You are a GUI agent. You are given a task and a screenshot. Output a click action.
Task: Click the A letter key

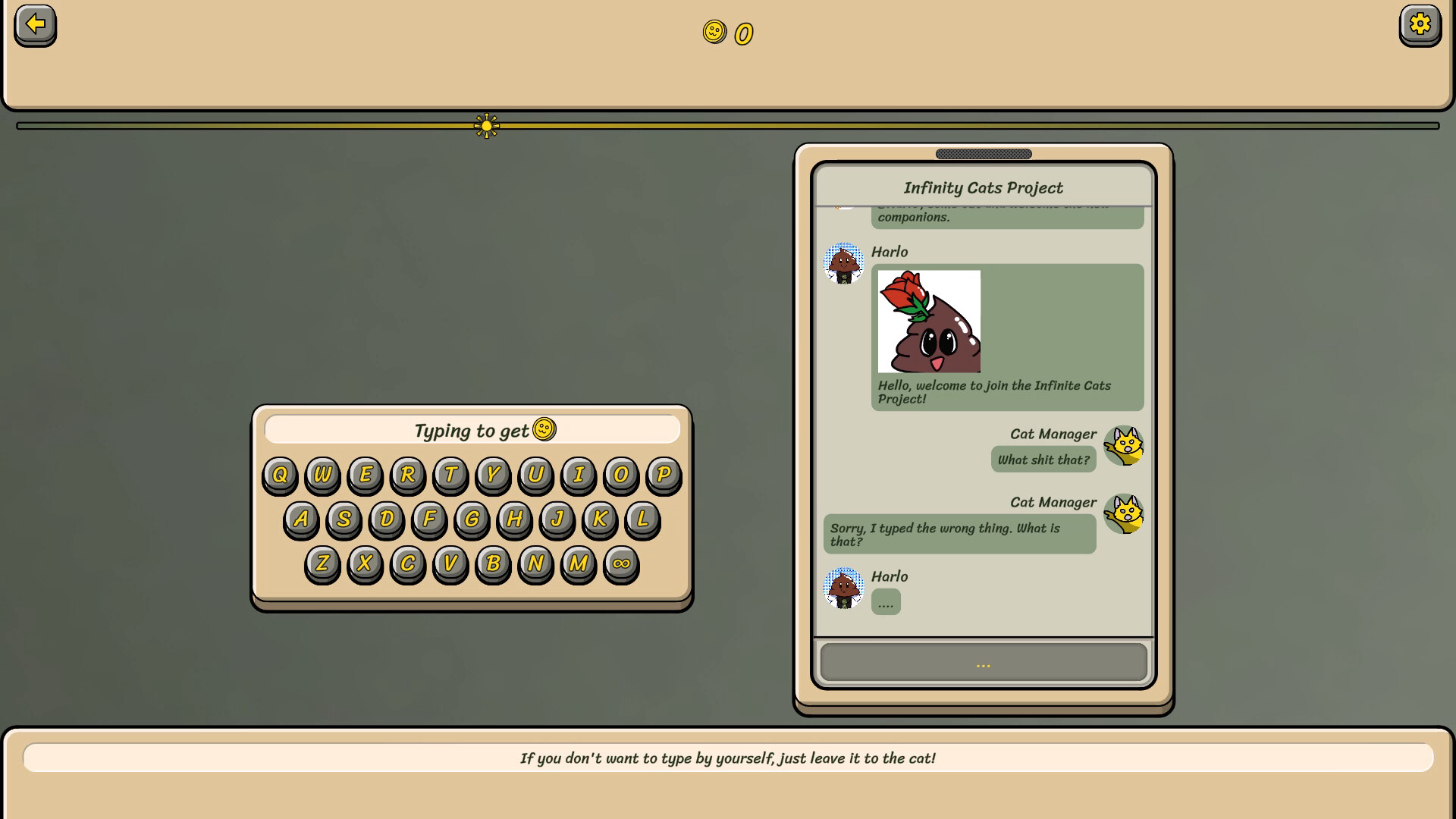[x=301, y=519]
